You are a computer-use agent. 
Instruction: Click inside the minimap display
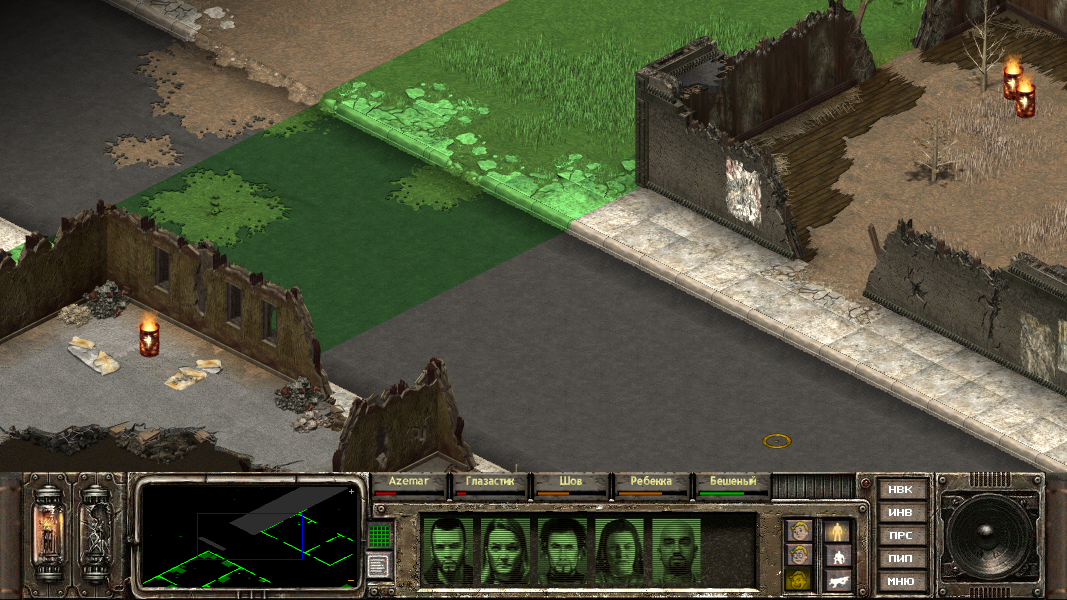tap(250, 535)
